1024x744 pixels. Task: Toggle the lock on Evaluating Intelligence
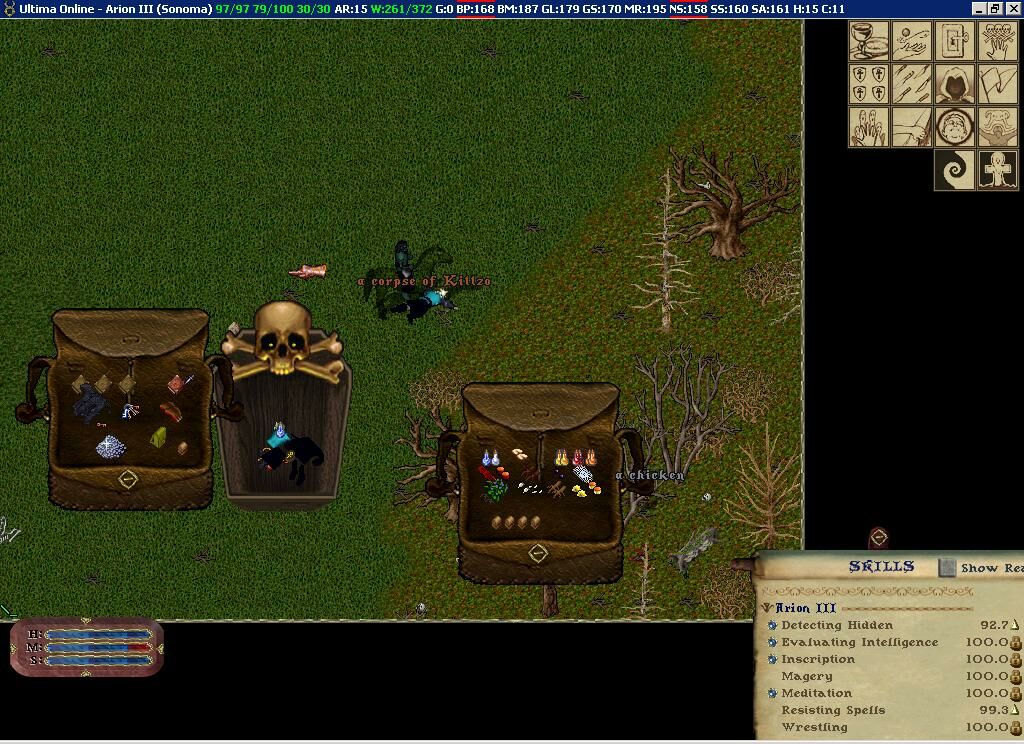[1016, 643]
